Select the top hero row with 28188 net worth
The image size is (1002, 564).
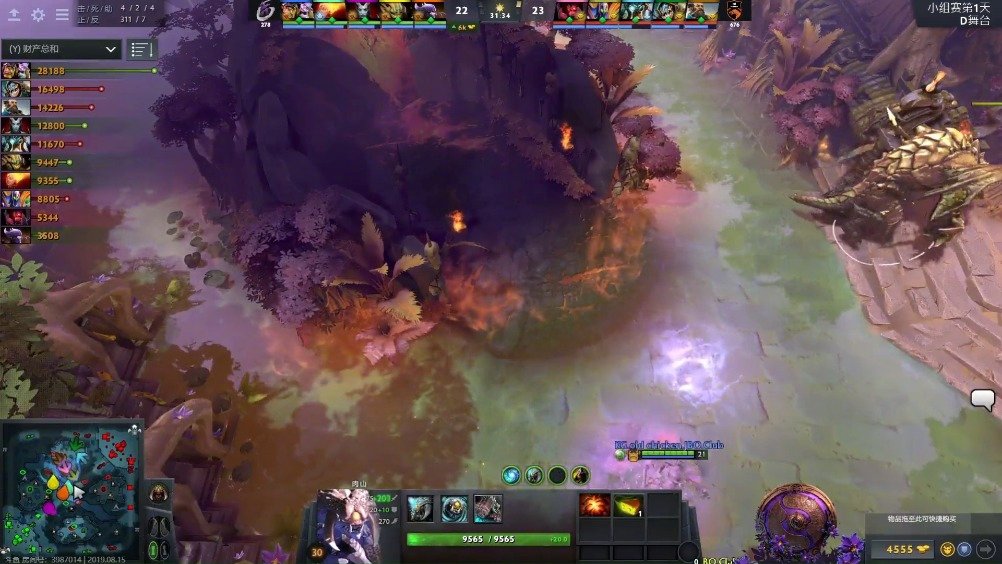point(80,71)
